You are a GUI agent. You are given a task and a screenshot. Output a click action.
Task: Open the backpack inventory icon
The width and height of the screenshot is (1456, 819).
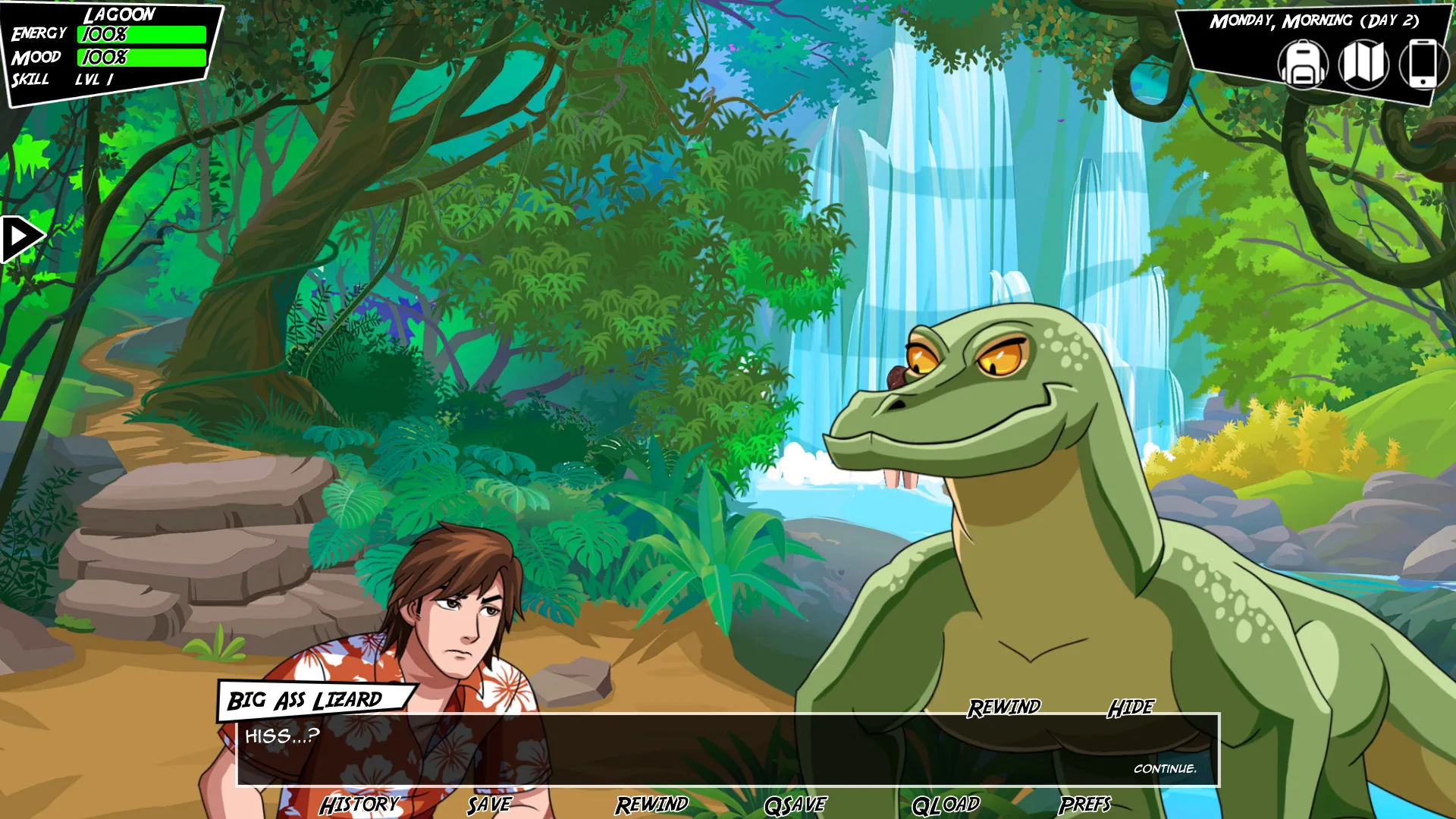[1302, 64]
